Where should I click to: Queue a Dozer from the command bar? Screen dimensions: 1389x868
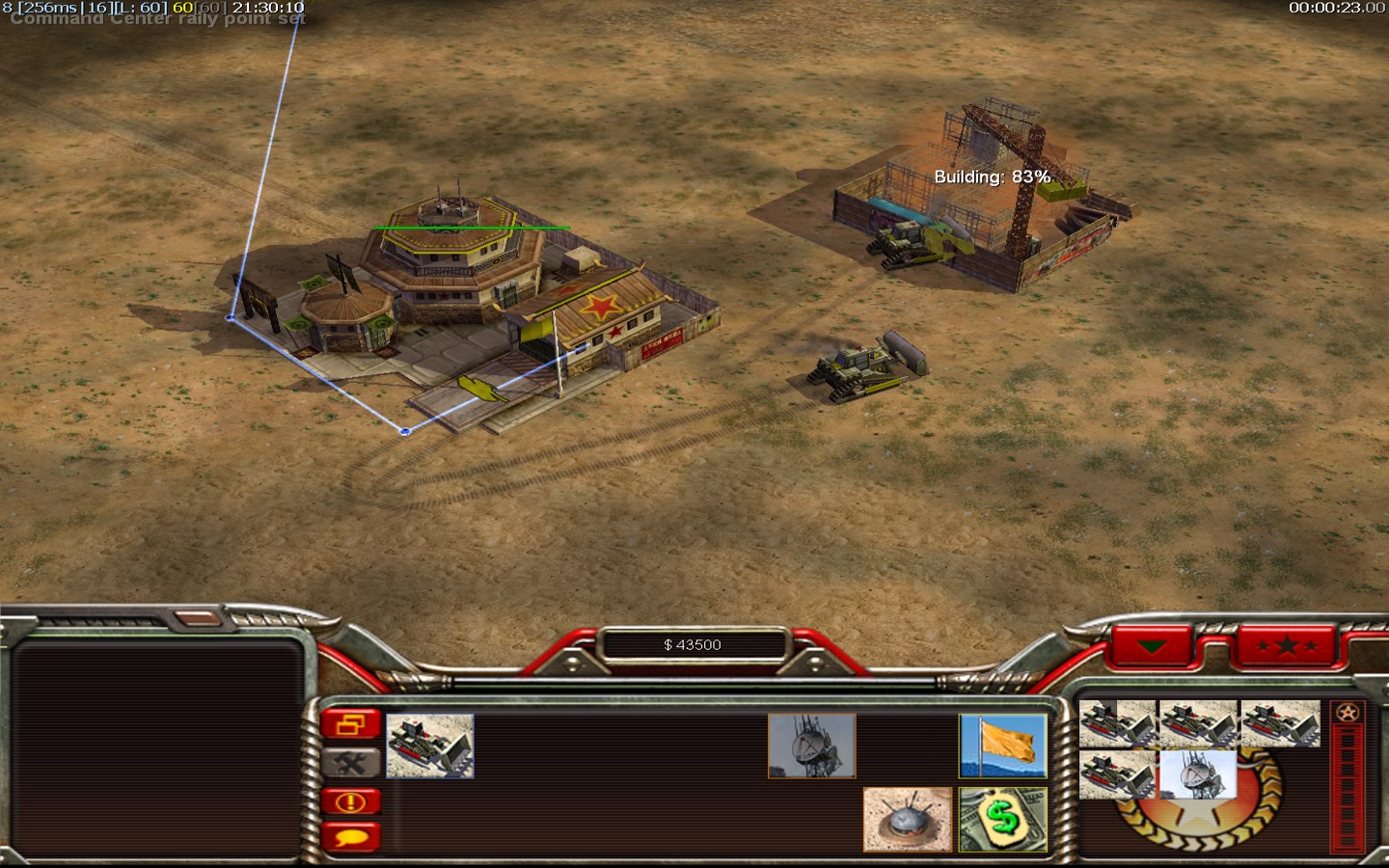430,746
